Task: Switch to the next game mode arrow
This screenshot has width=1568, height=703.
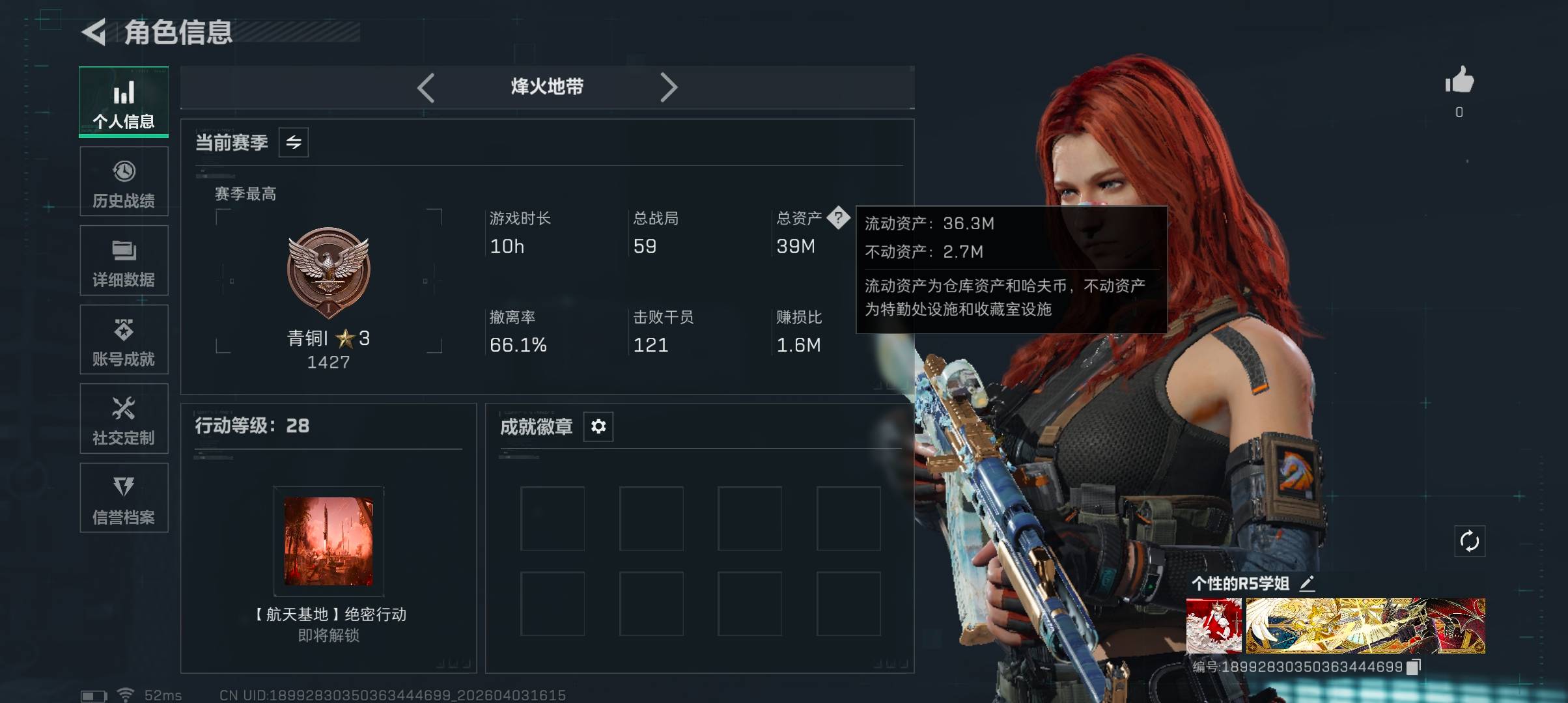Action: [x=669, y=87]
